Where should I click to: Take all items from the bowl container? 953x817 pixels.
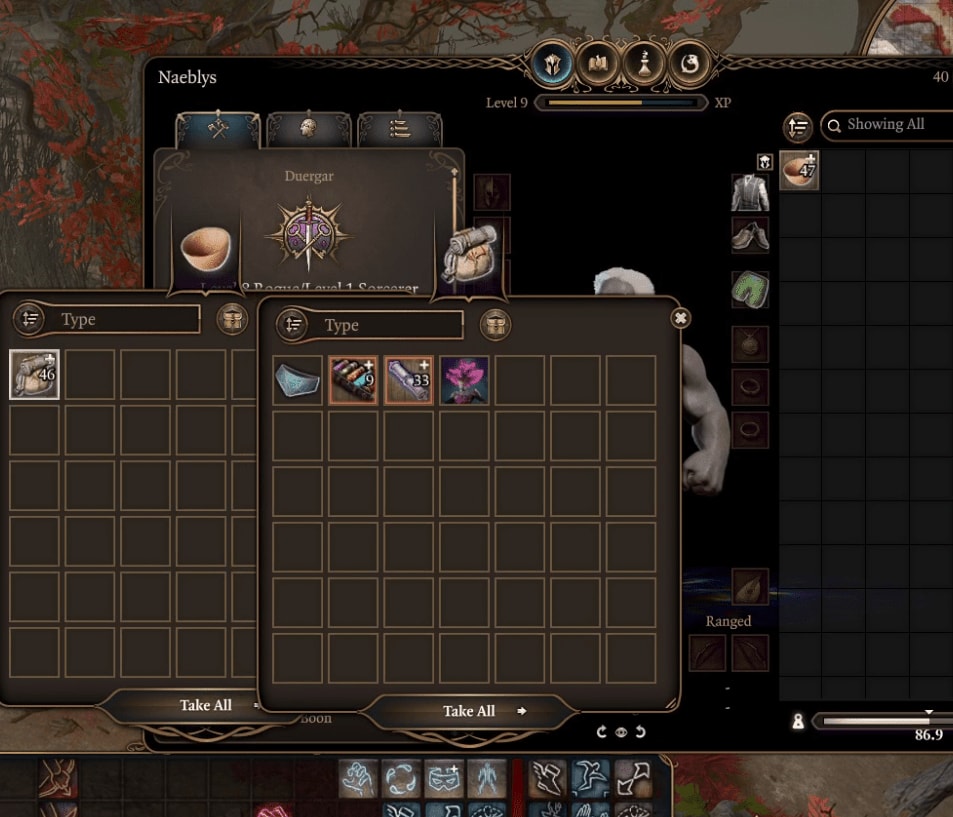[x=206, y=705]
